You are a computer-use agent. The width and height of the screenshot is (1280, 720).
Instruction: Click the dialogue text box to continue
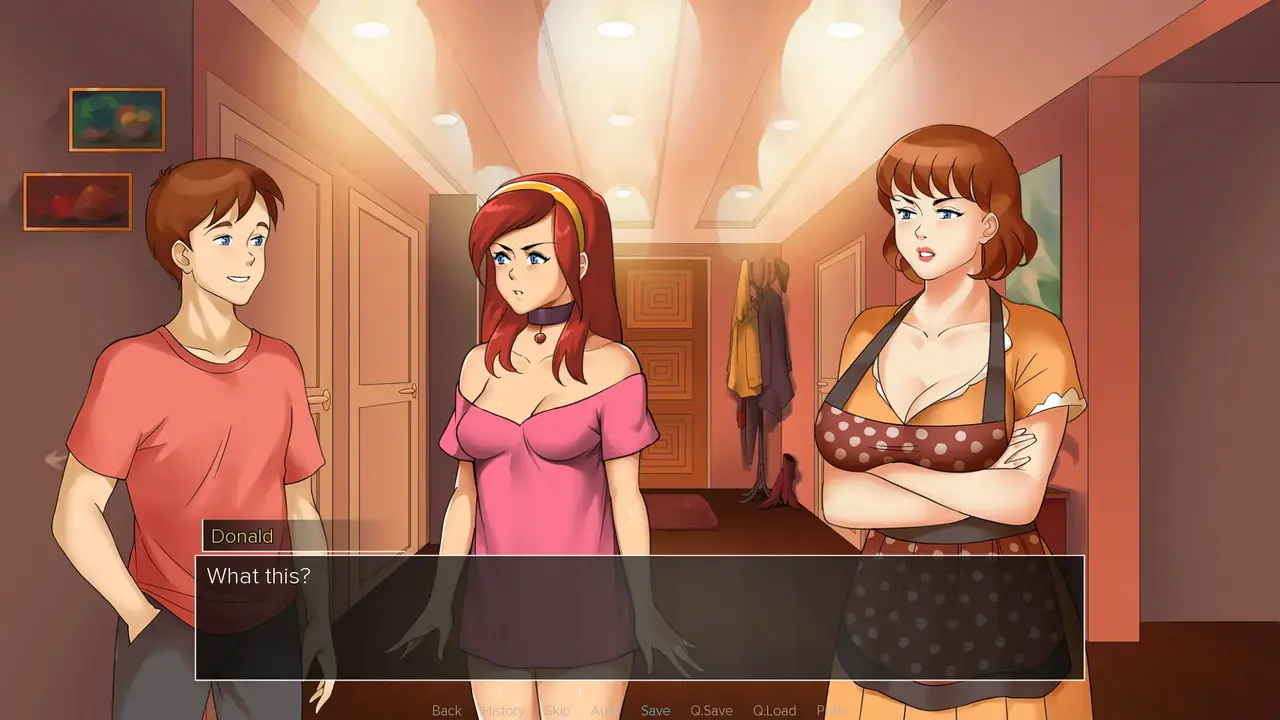coord(640,617)
